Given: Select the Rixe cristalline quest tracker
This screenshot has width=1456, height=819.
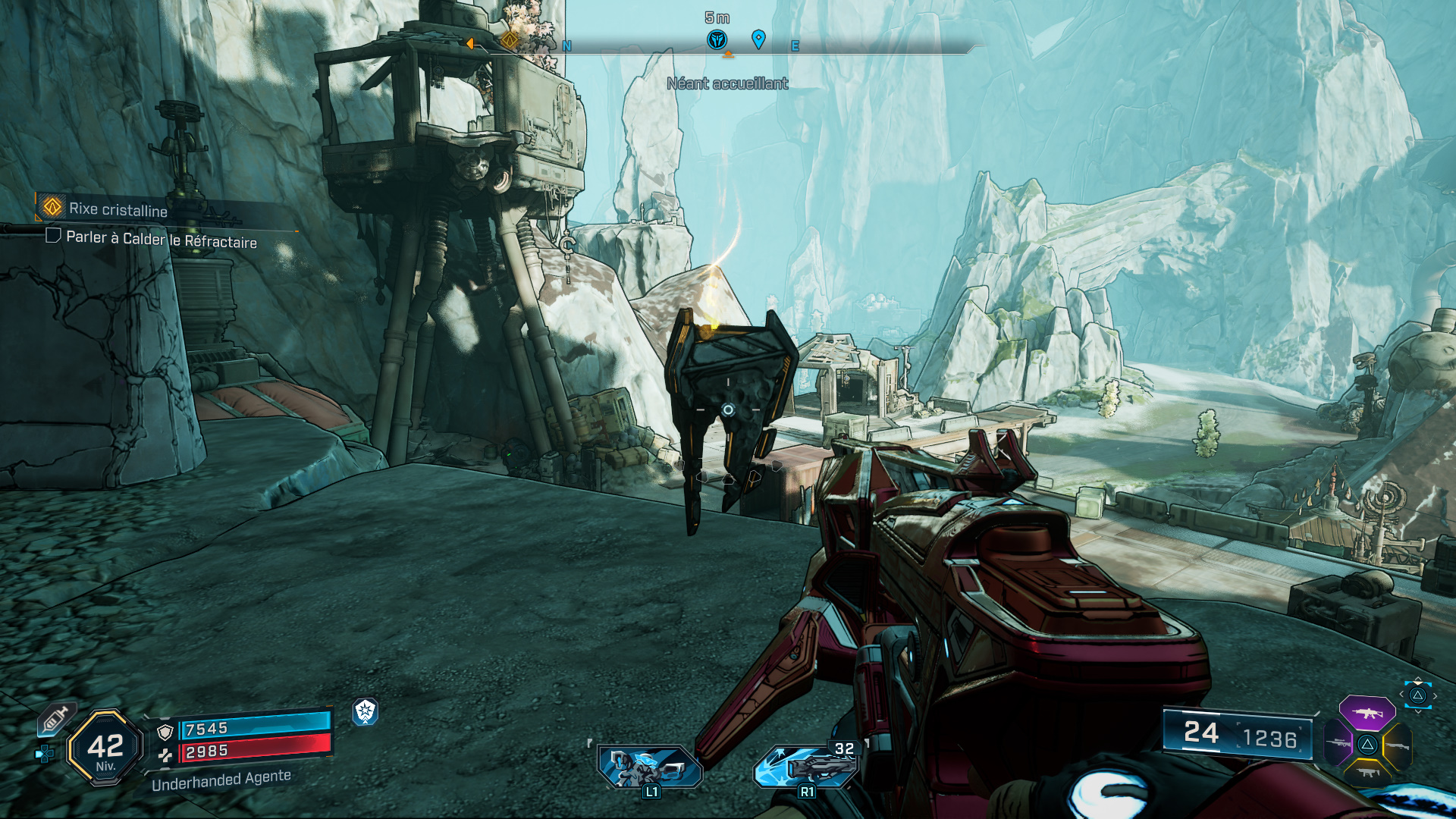Looking at the screenshot, I should click(118, 209).
